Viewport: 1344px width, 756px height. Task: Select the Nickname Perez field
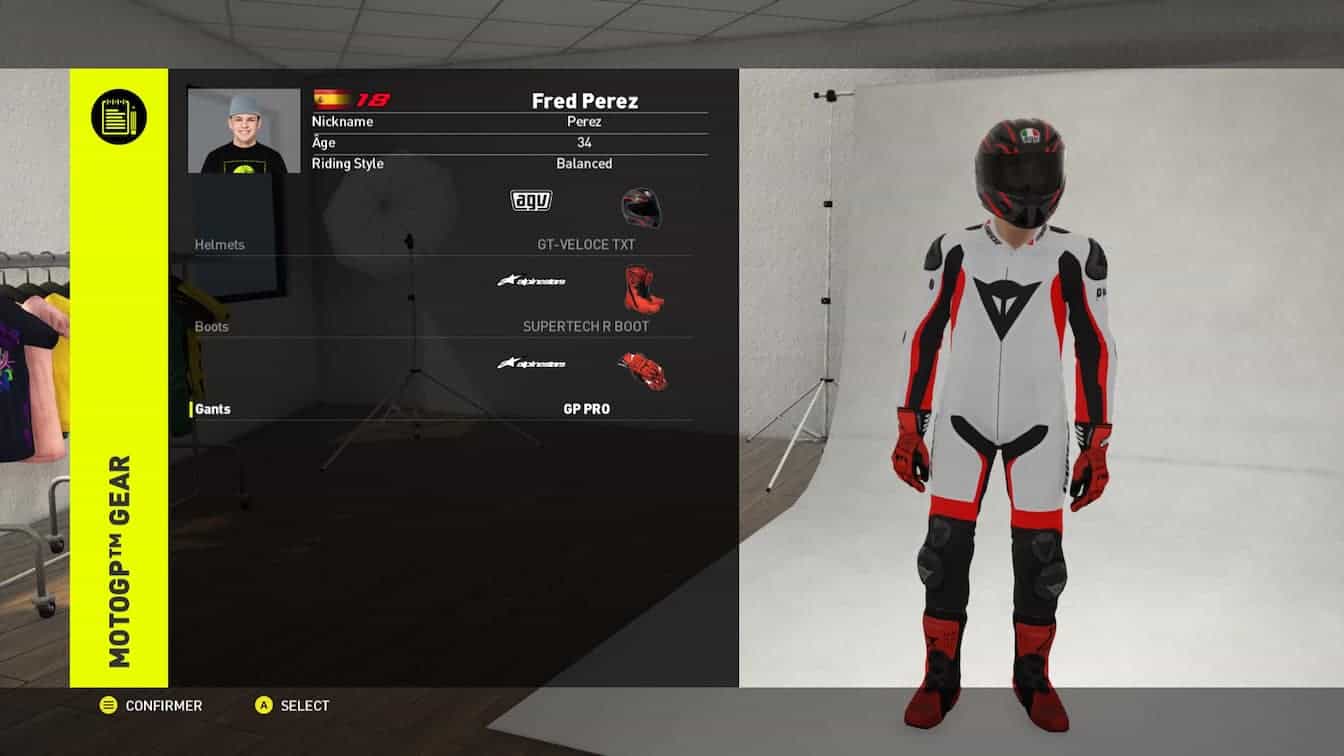(509, 121)
